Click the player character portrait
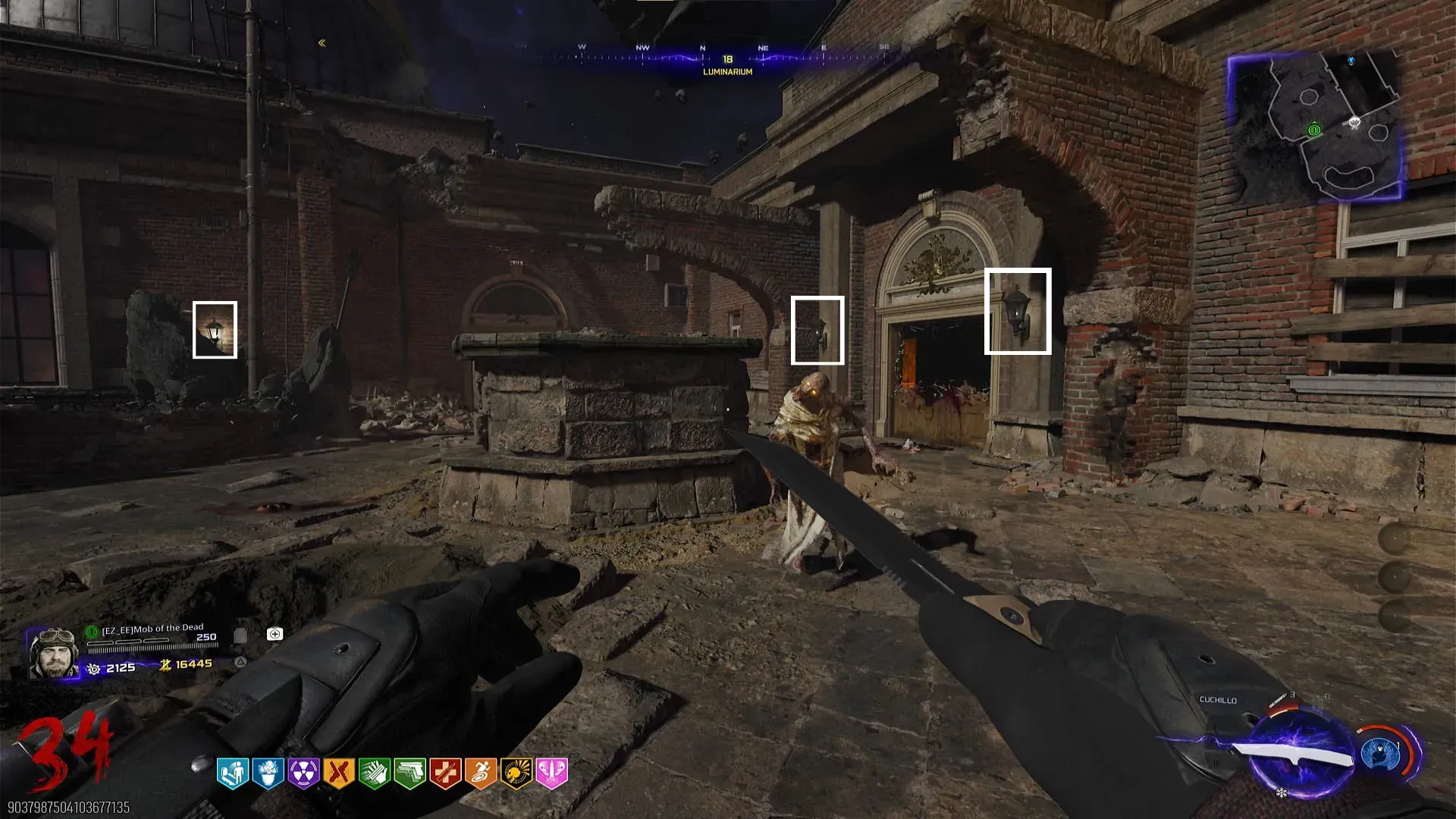This screenshot has height=819, width=1456. 53,652
